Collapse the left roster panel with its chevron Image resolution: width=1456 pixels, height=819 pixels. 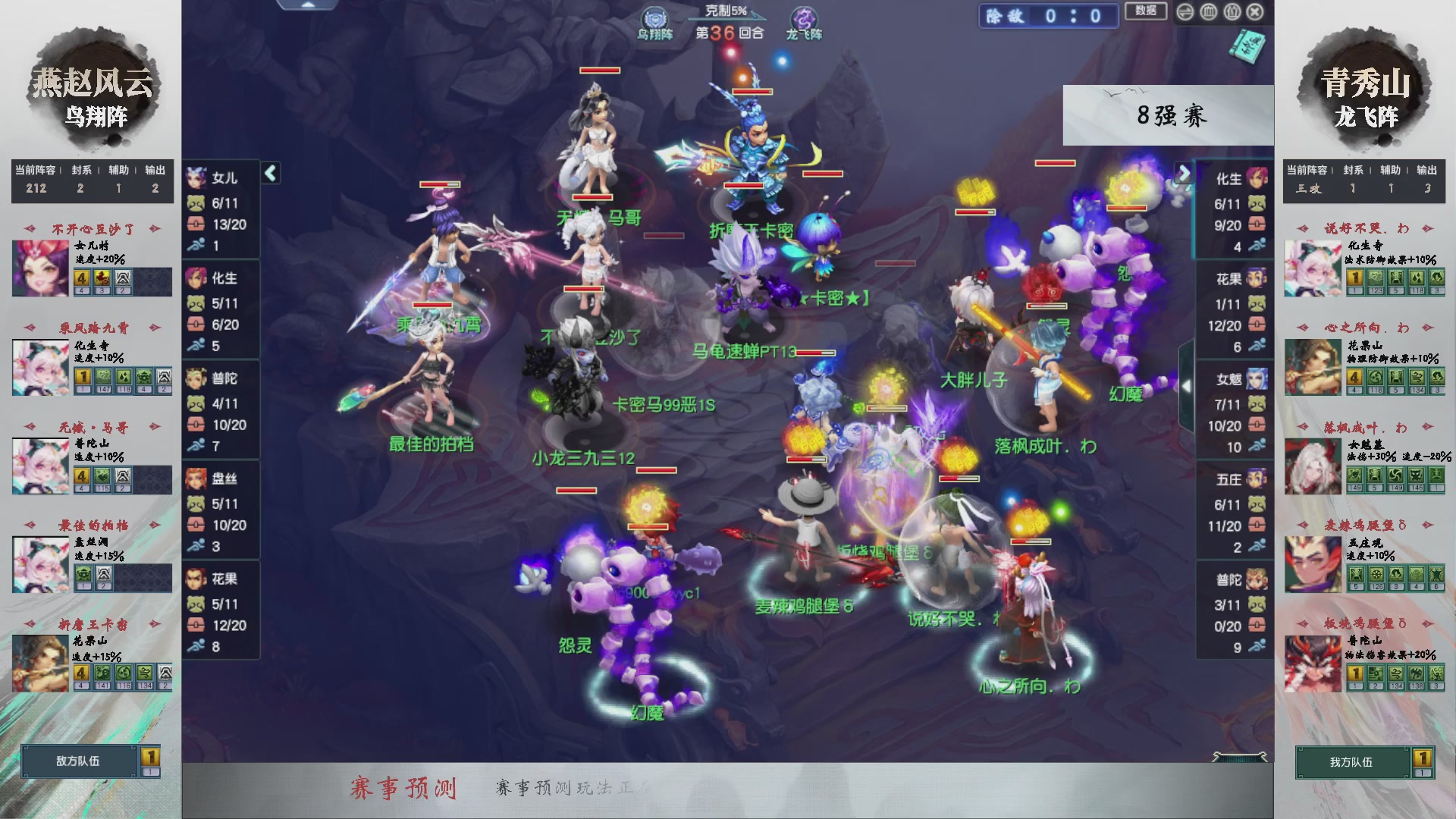[270, 173]
